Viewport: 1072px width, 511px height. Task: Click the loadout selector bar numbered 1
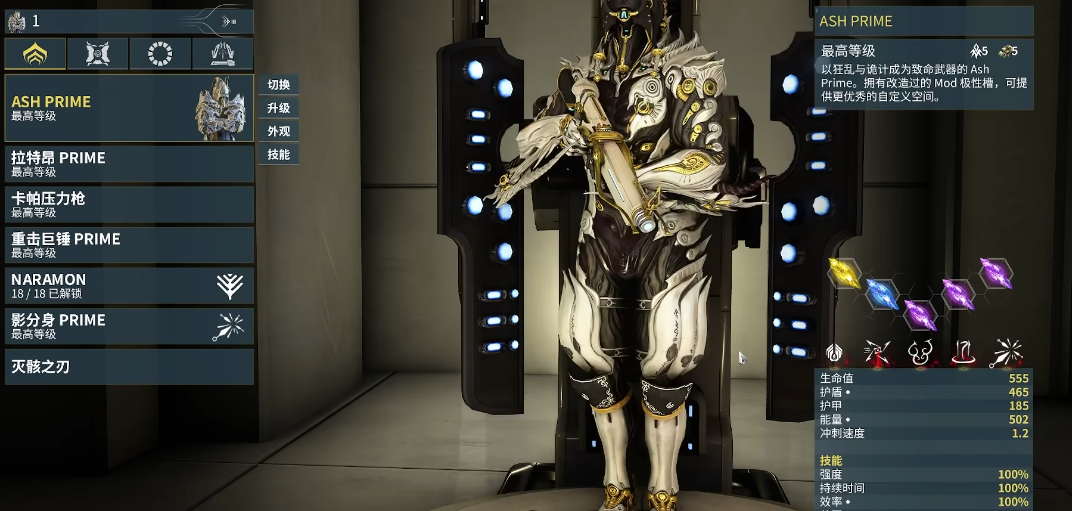[128, 20]
